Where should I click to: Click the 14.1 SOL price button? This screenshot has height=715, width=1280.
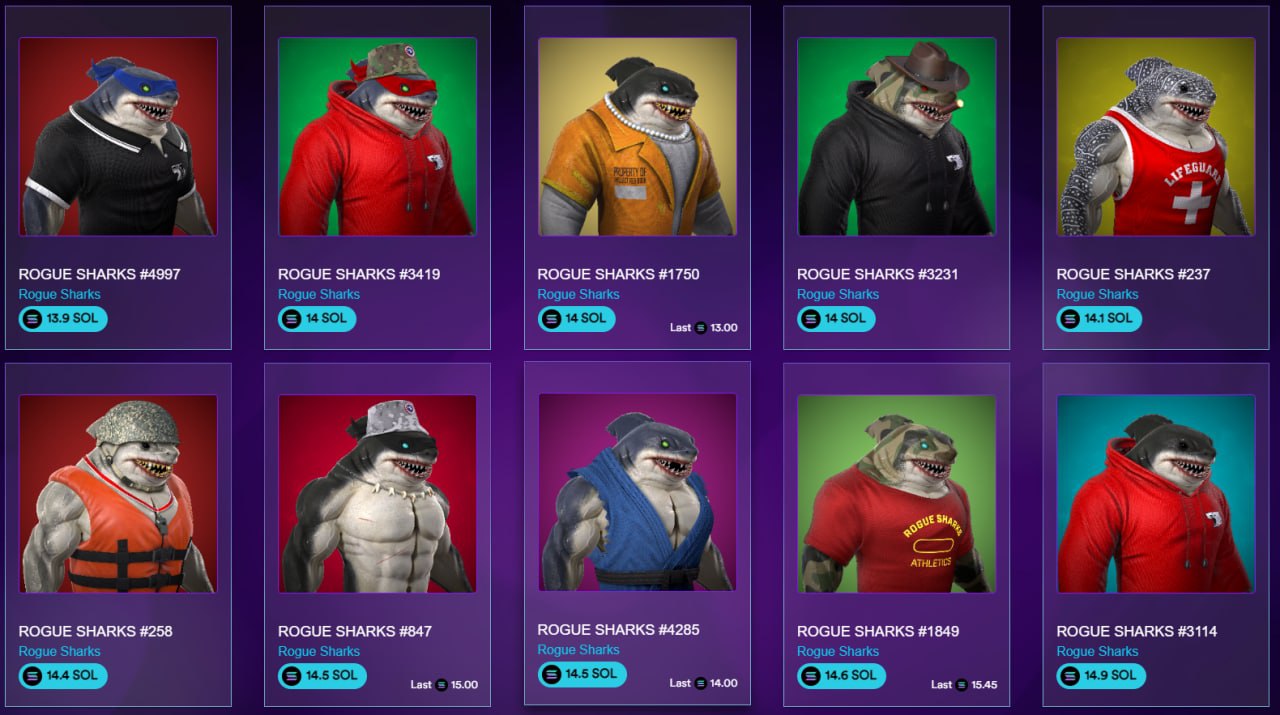(x=1101, y=319)
